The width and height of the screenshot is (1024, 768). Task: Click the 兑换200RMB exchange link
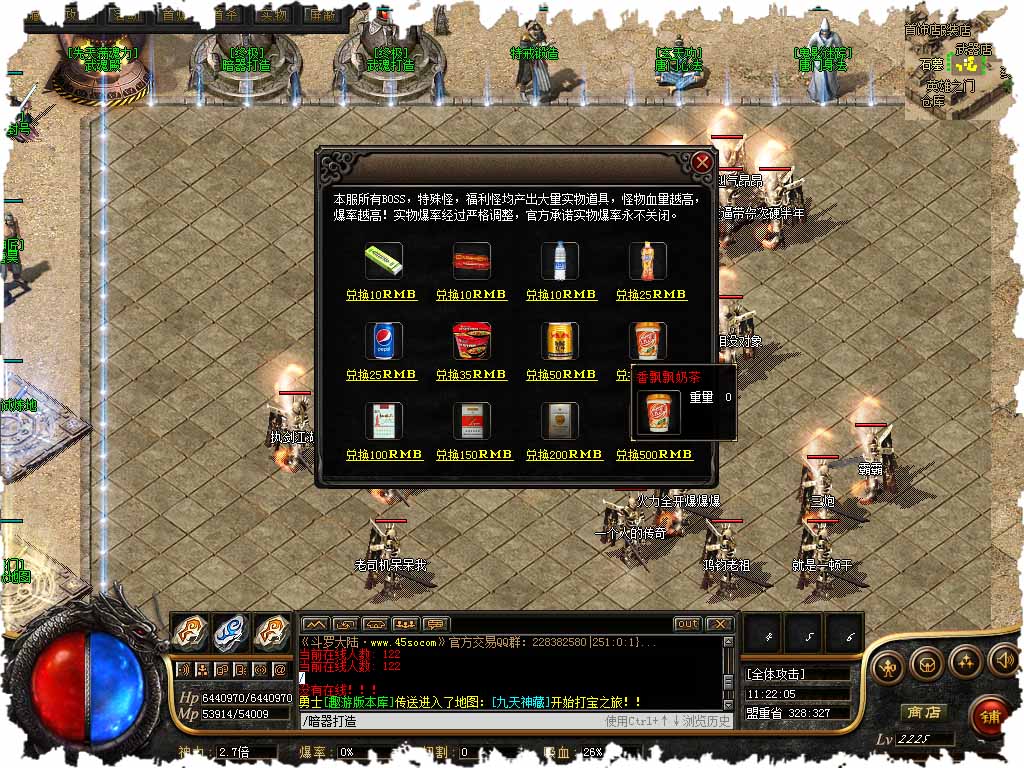pos(563,455)
